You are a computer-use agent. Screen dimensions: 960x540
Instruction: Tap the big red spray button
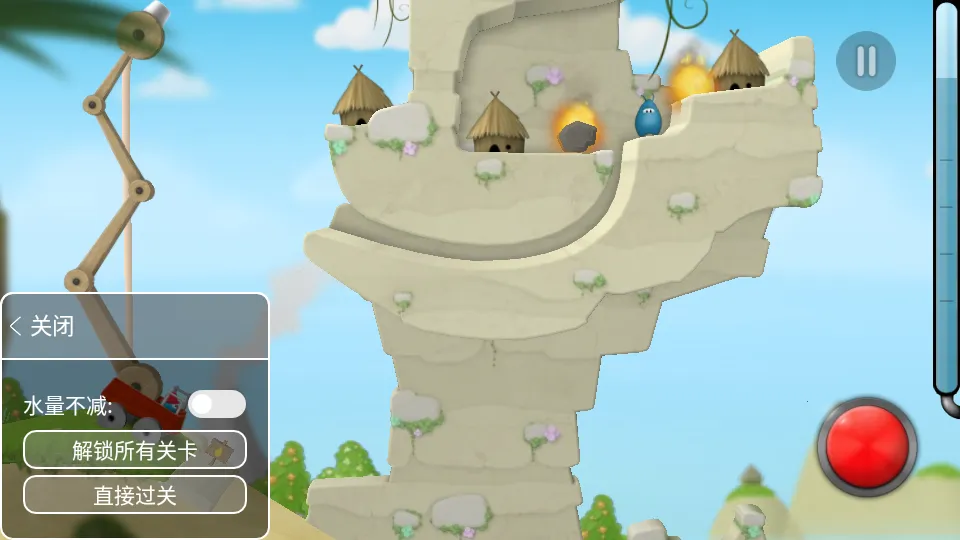pos(866,446)
